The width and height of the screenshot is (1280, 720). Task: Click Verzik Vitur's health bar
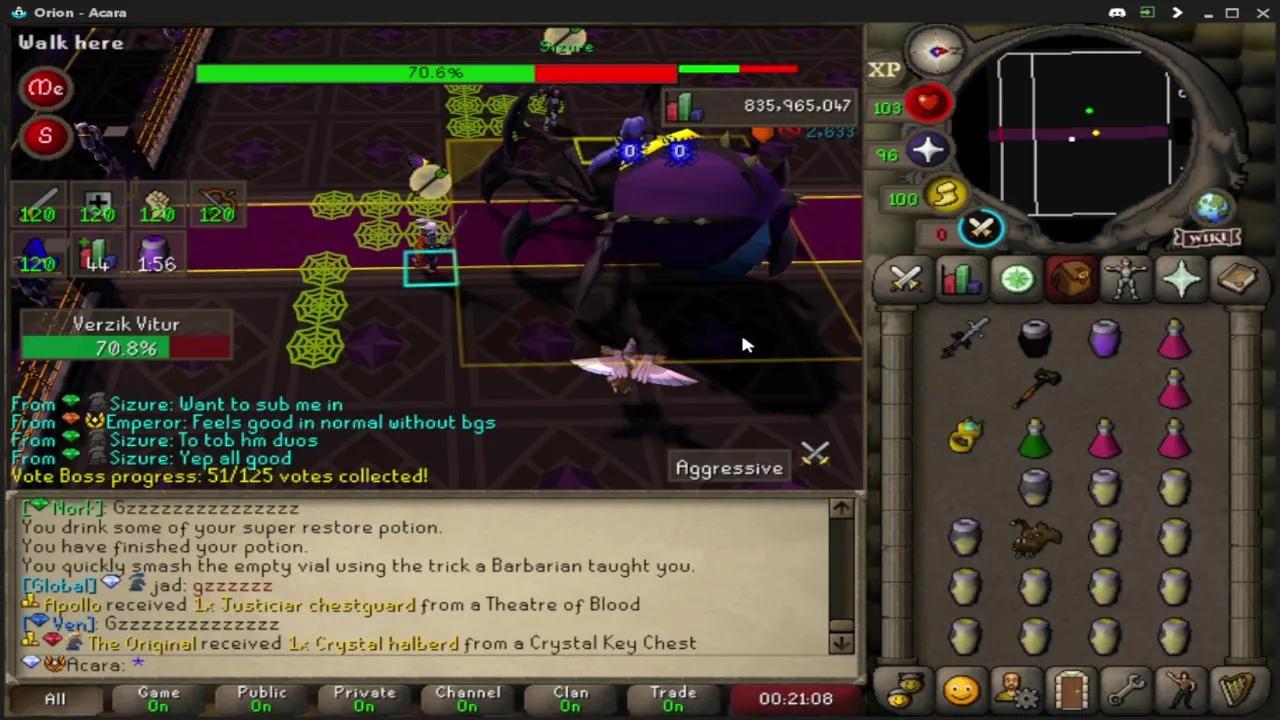point(126,348)
